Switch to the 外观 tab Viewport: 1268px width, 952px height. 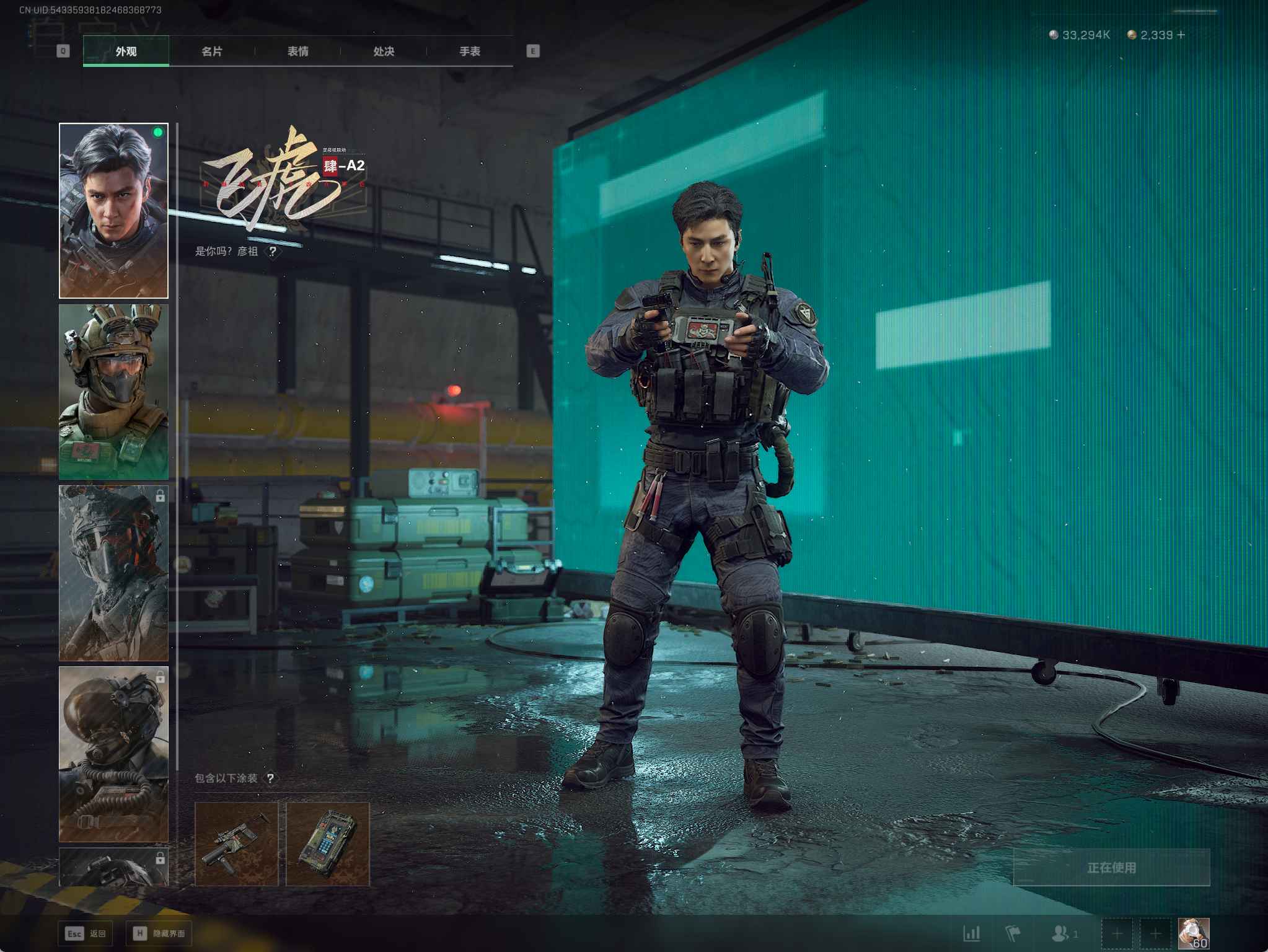point(126,51)
